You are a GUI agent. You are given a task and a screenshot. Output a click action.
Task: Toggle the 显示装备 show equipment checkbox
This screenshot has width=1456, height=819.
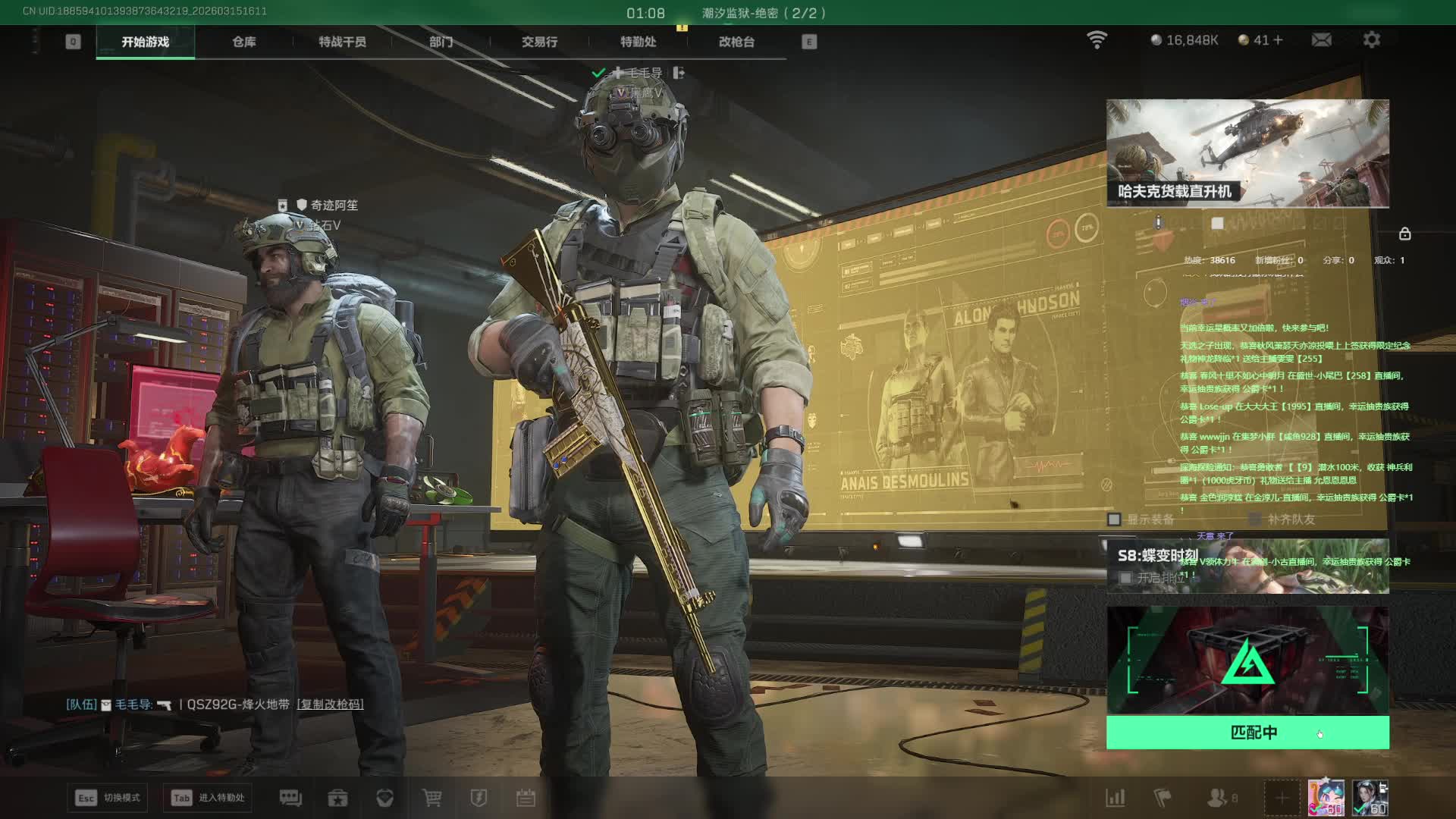(1114, 519)
